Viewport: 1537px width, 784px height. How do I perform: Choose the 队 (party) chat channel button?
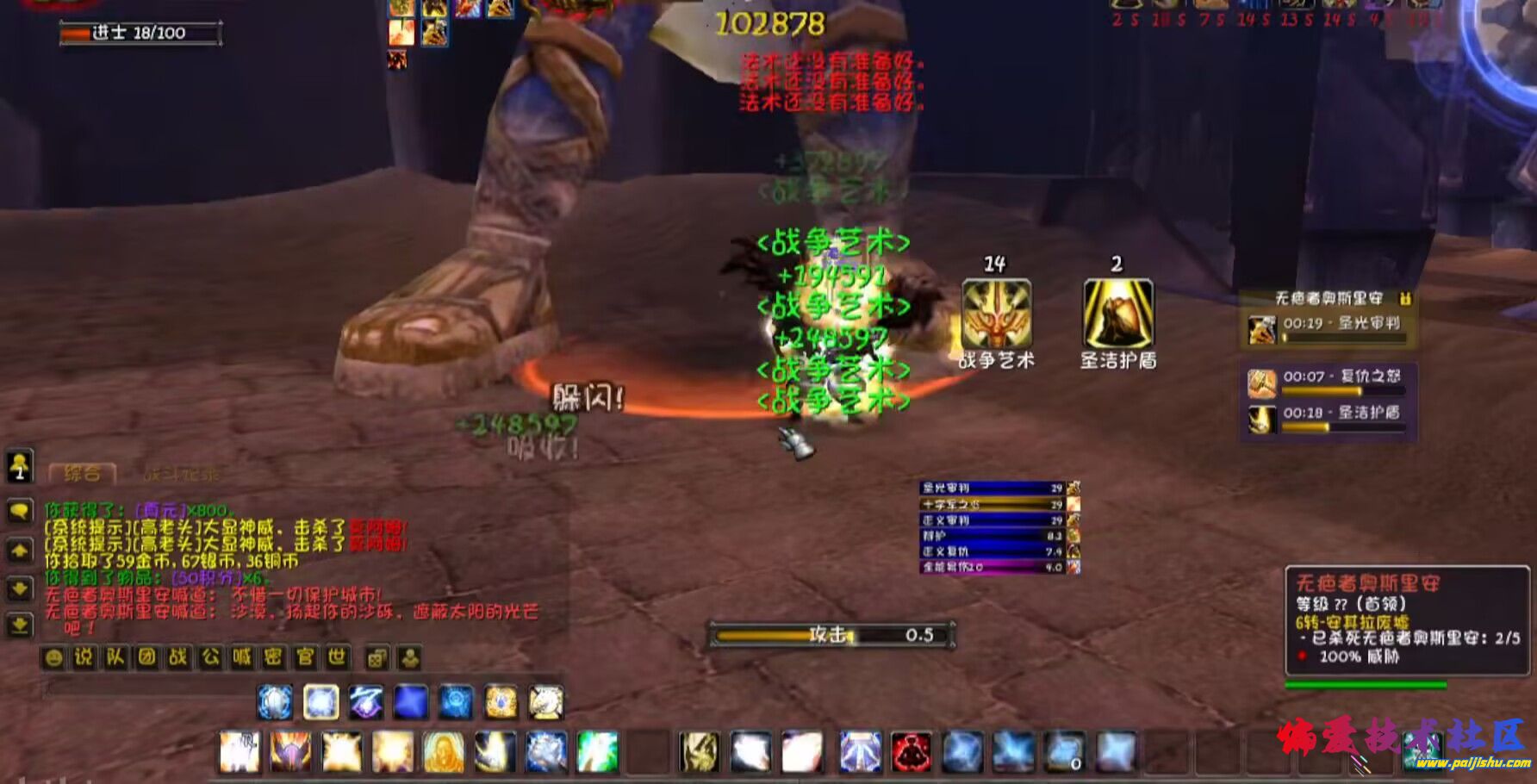pos(115,658)
